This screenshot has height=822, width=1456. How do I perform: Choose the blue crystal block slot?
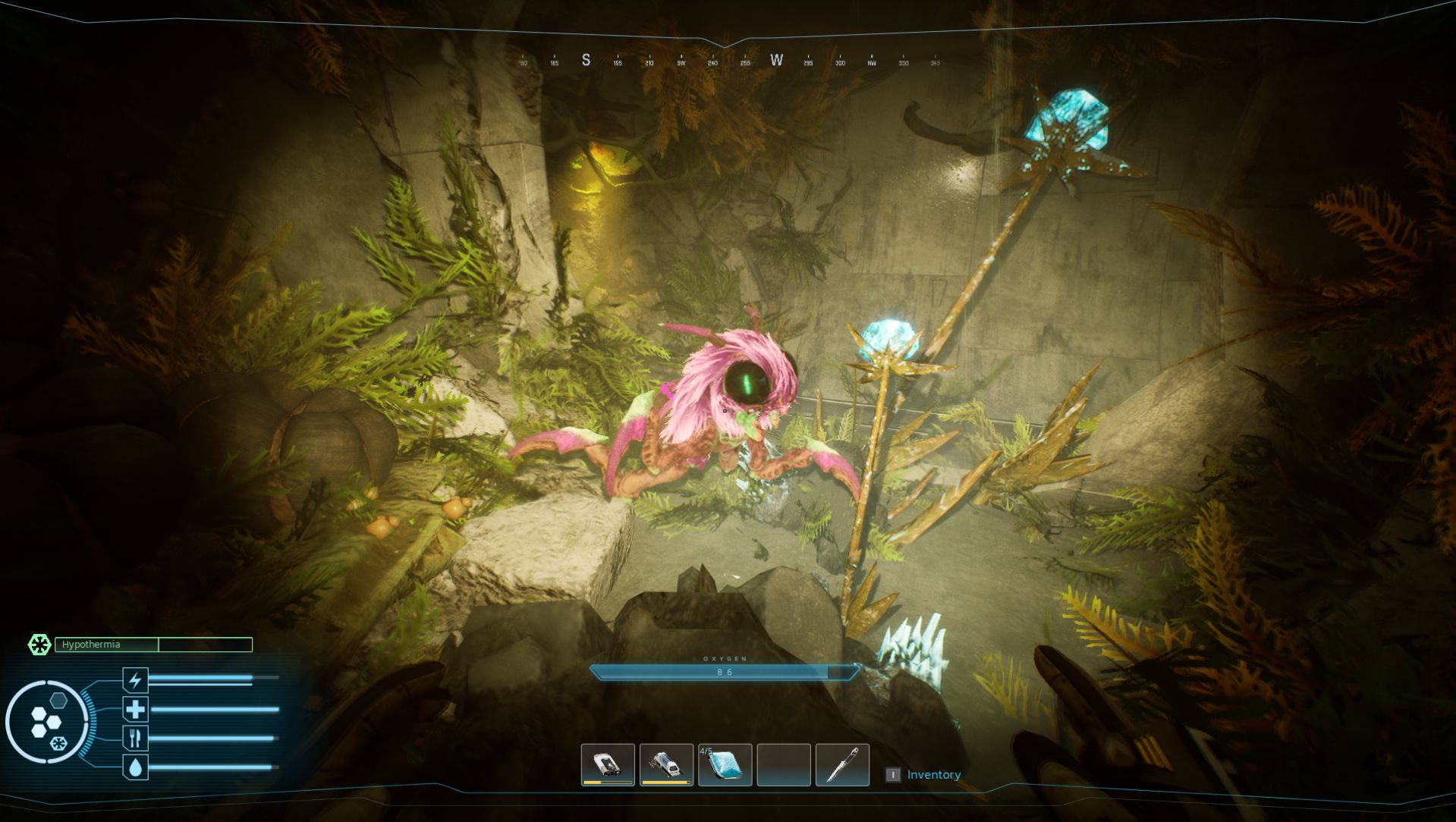(725, 764)
